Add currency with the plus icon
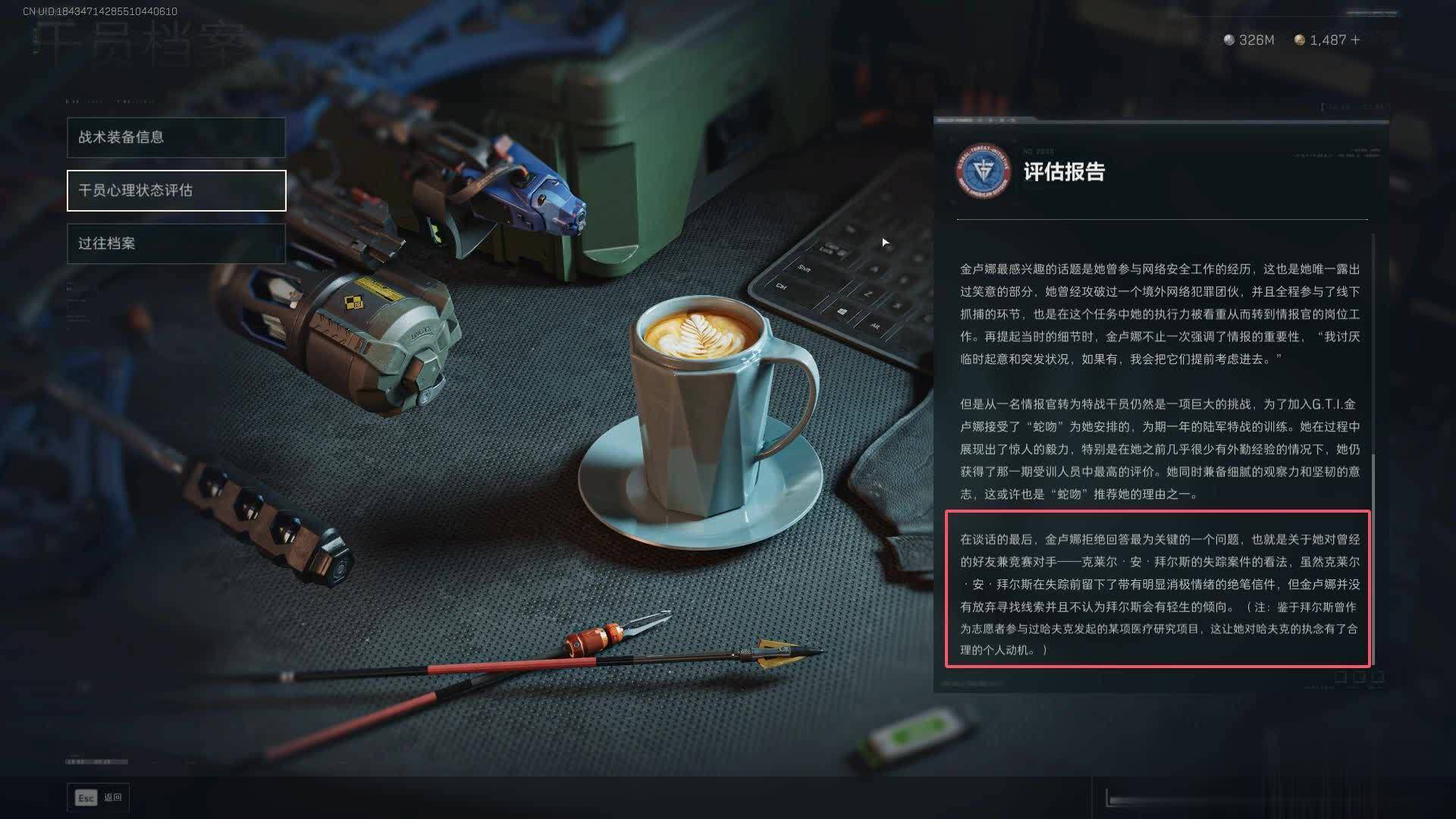The image size is (1456, 819). pos(1355,40)
